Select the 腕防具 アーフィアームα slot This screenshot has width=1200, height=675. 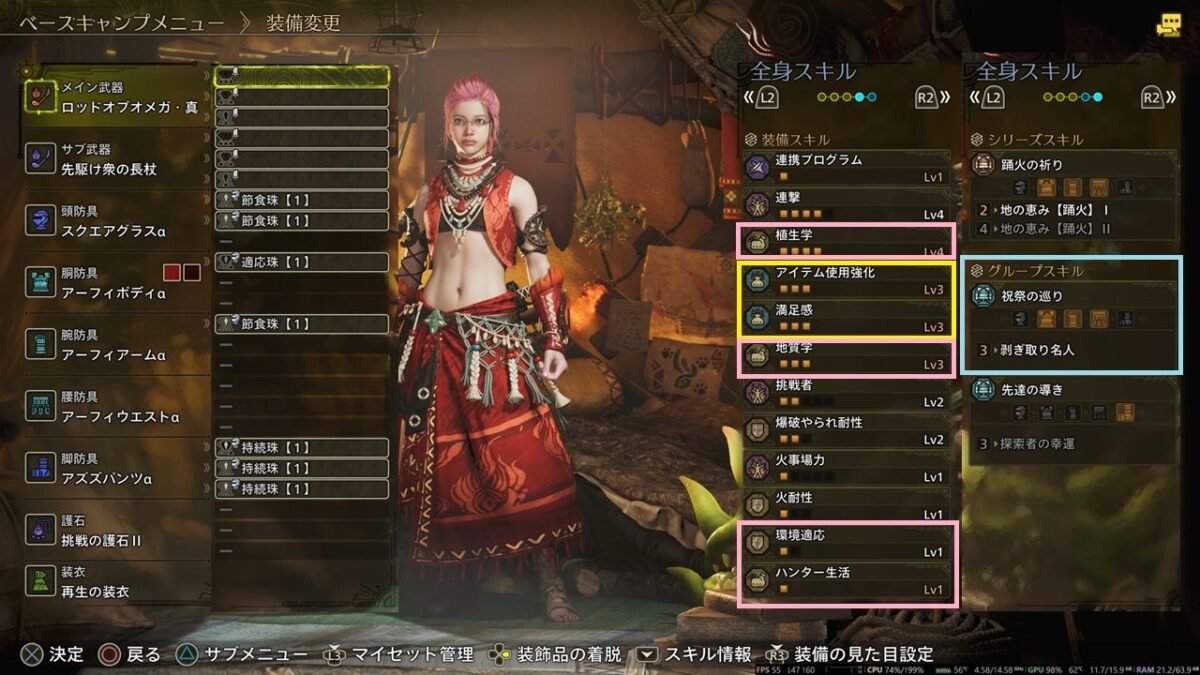point(115,346)
